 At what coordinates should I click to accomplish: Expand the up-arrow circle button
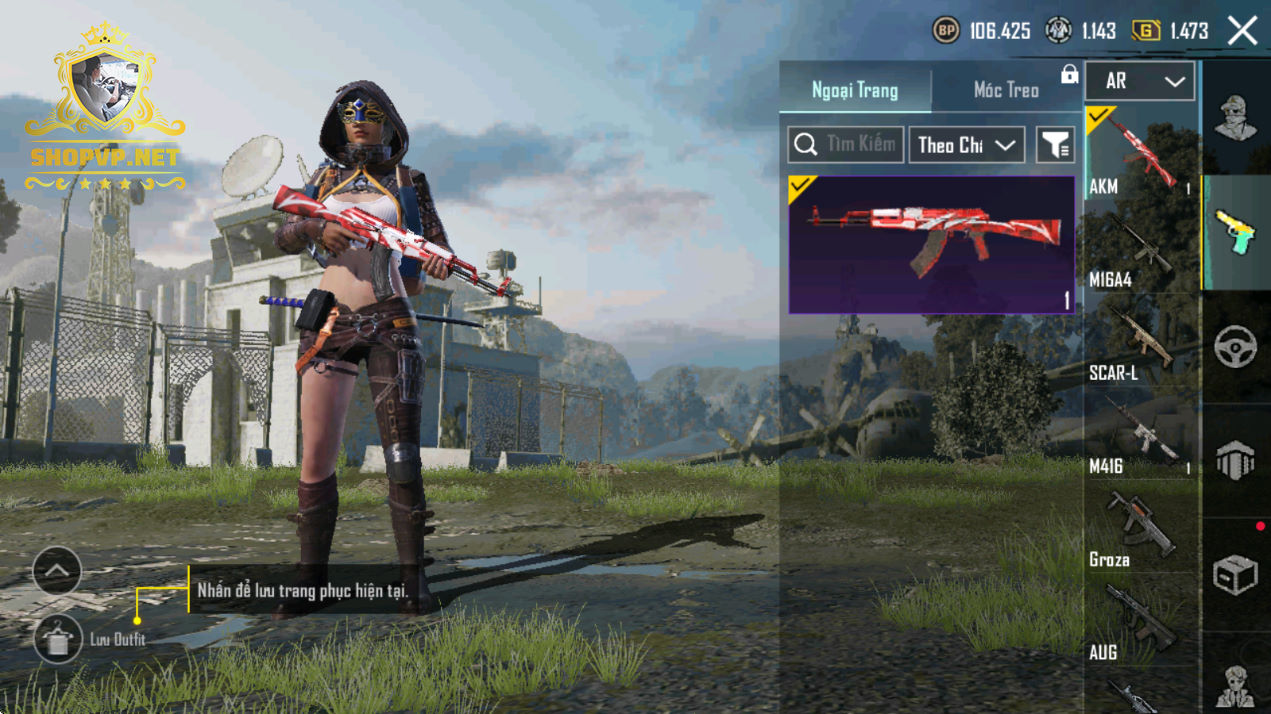[57, 572]
